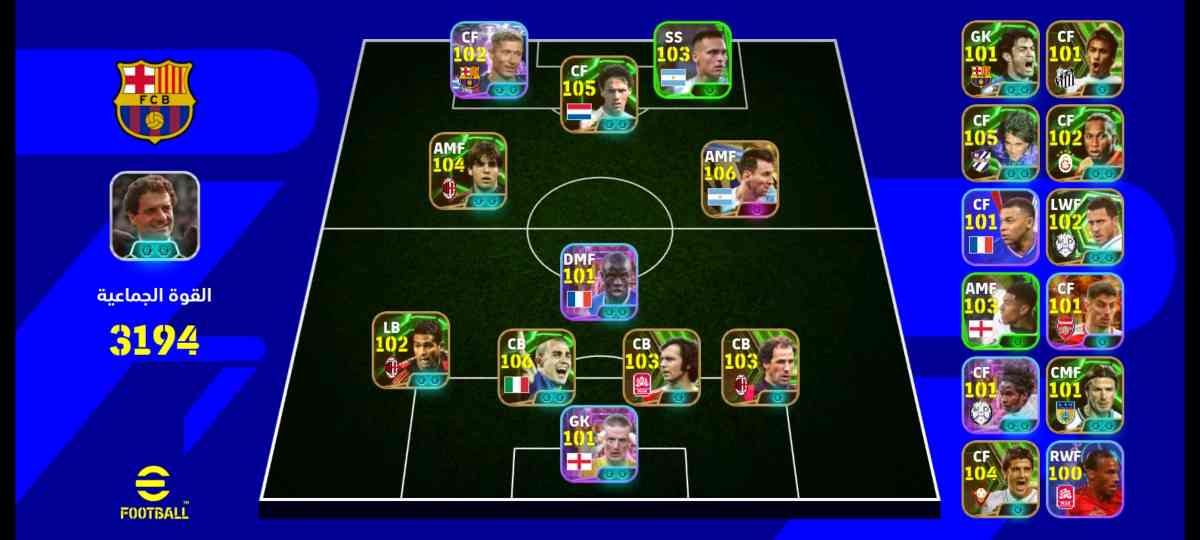Viewport: 1200px width, 540px height.
Task: Pick the DMF 101 player card
Action: tap(600, 282)
